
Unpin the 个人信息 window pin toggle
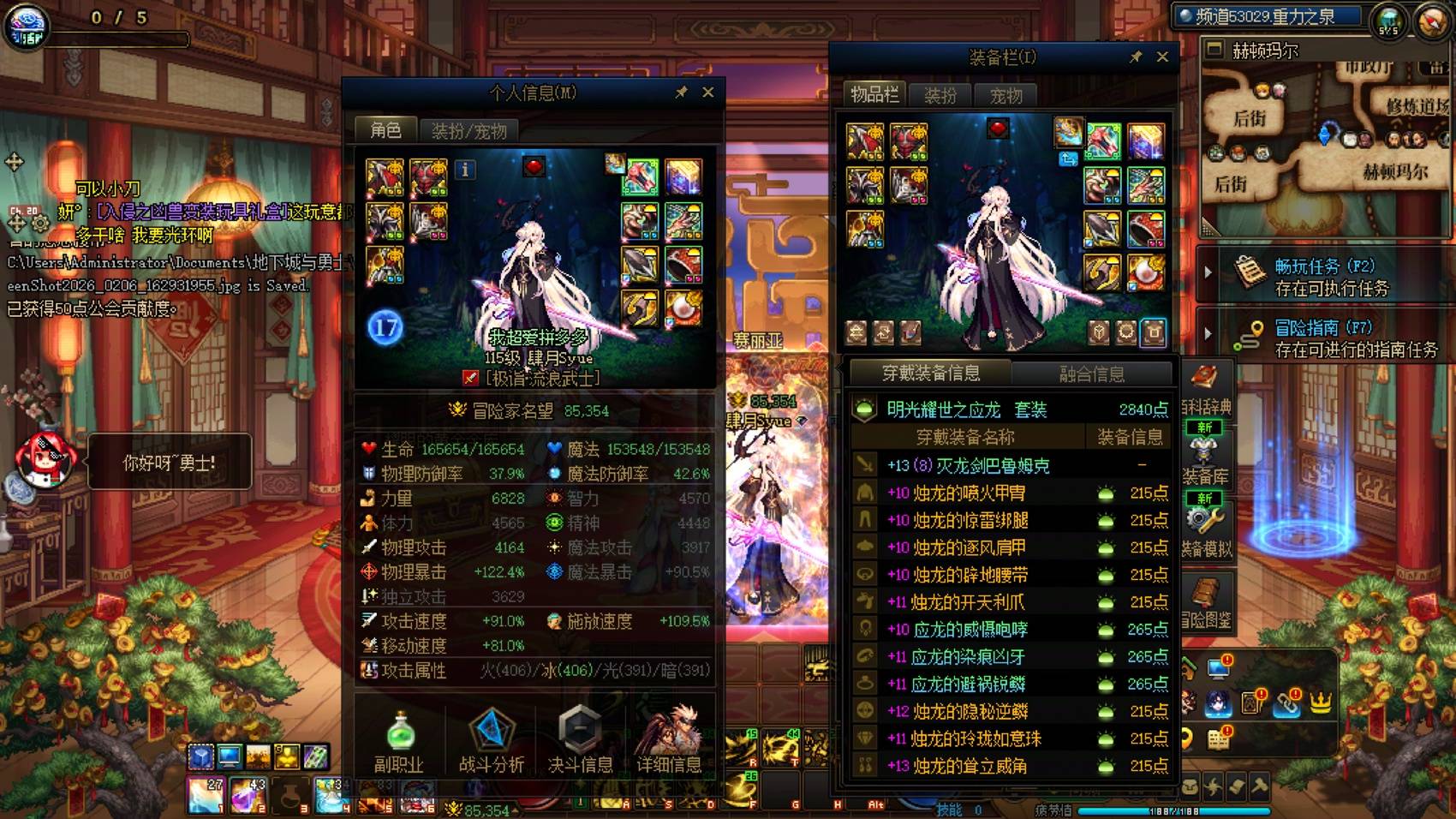[x=682, y=92]
